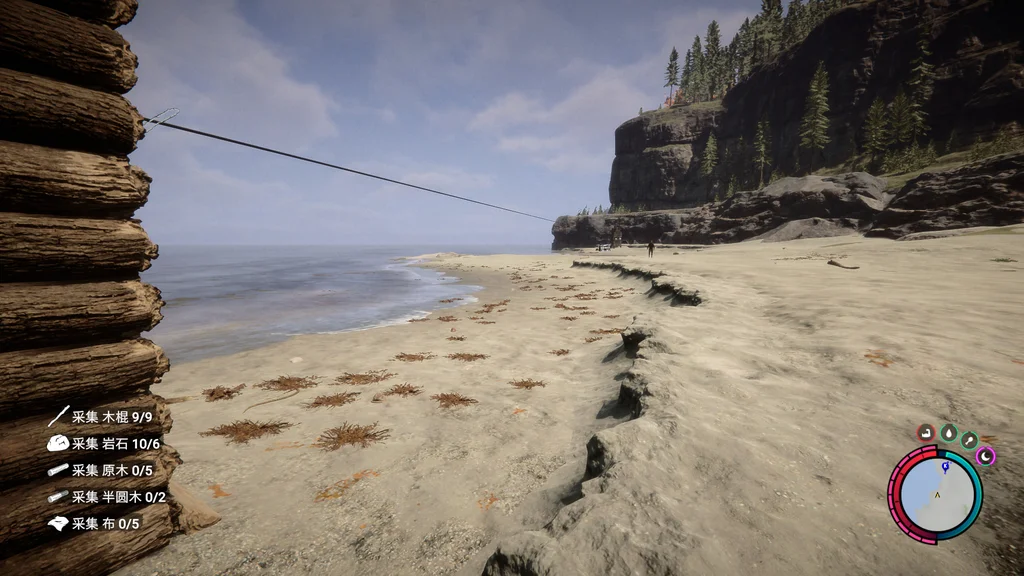
Task: Open the circular GPS minimap
Action: tap(935, 494)
